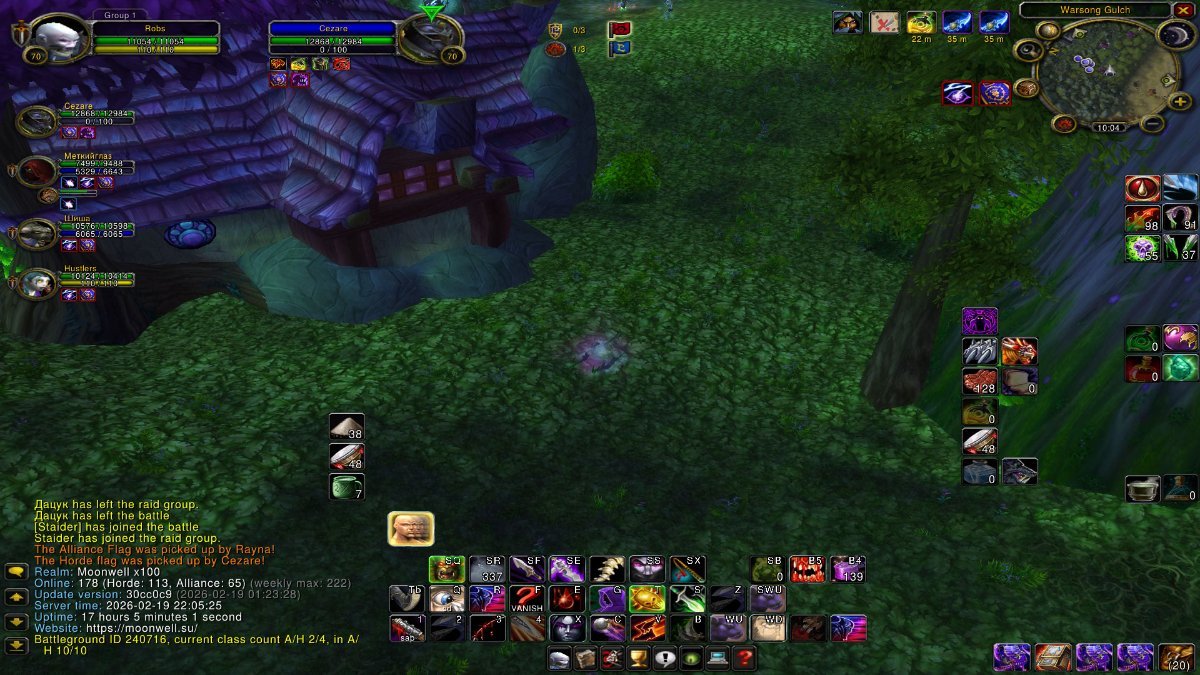The height and width of the screenshot is (675, 1200).
Task: Use the Sap ability on slot 1
Action: [407, 628]
